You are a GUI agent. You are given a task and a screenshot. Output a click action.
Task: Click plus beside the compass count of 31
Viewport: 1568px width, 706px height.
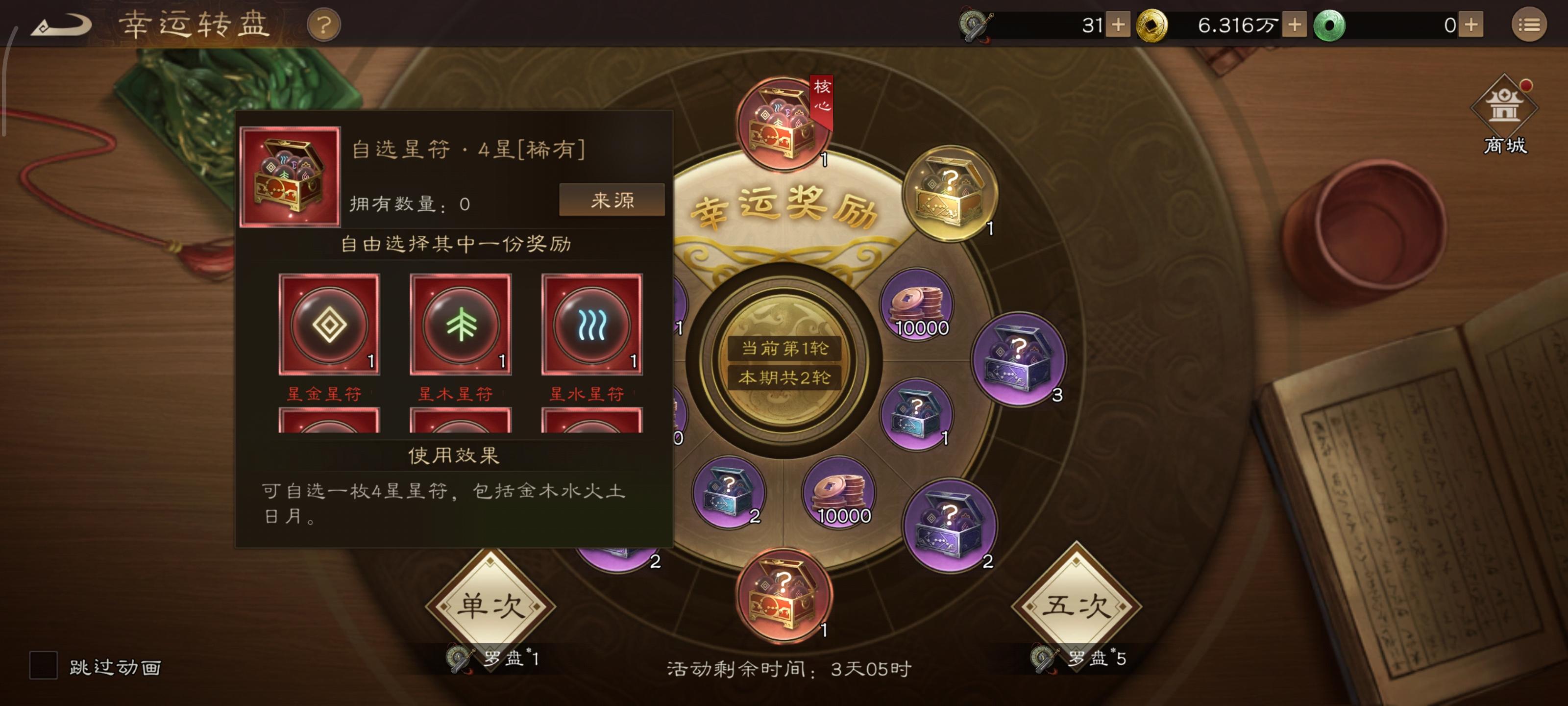pos(1119,25)
